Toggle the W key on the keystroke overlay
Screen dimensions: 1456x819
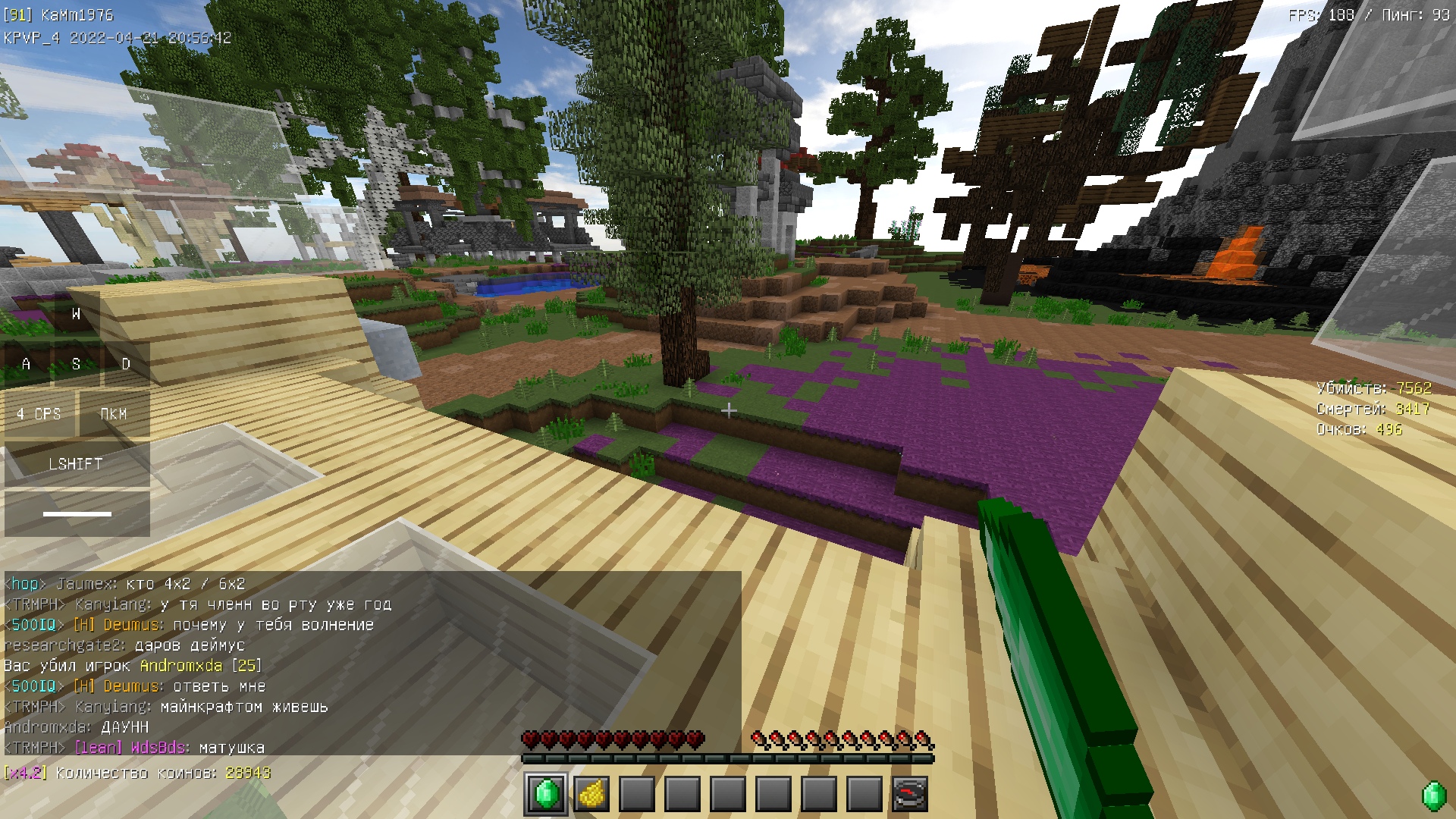coord(76,315)
